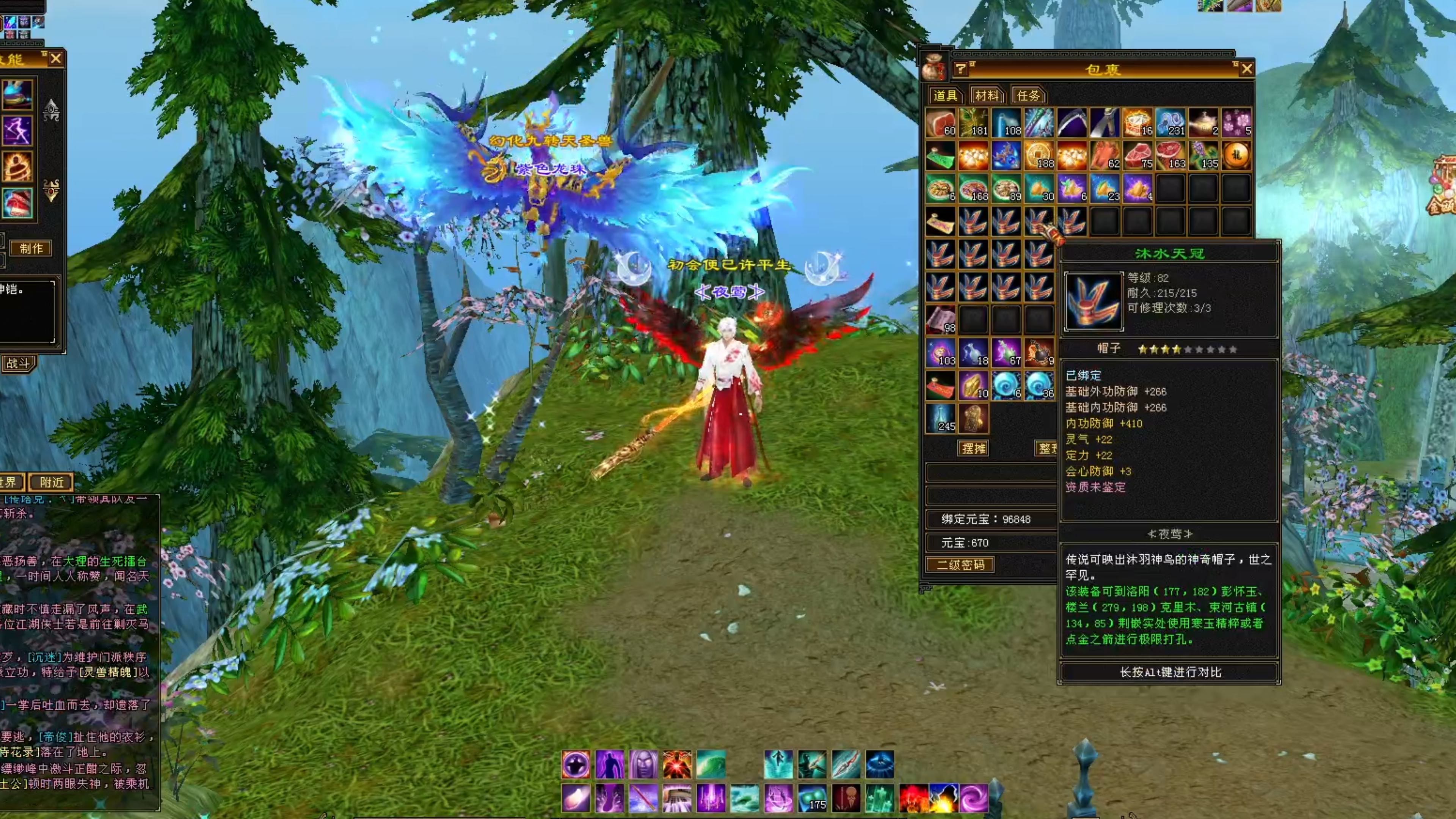Select the 道具 items tab
This screenshot has height=819, width=1456.
pyautogui.click(x=945, y=96)
